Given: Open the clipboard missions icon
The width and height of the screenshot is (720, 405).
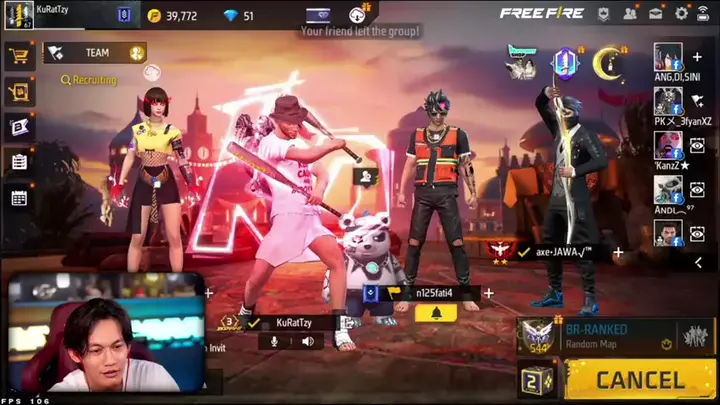Looking at the screenshot, I should pyautogui.click(x=18, y=161).
